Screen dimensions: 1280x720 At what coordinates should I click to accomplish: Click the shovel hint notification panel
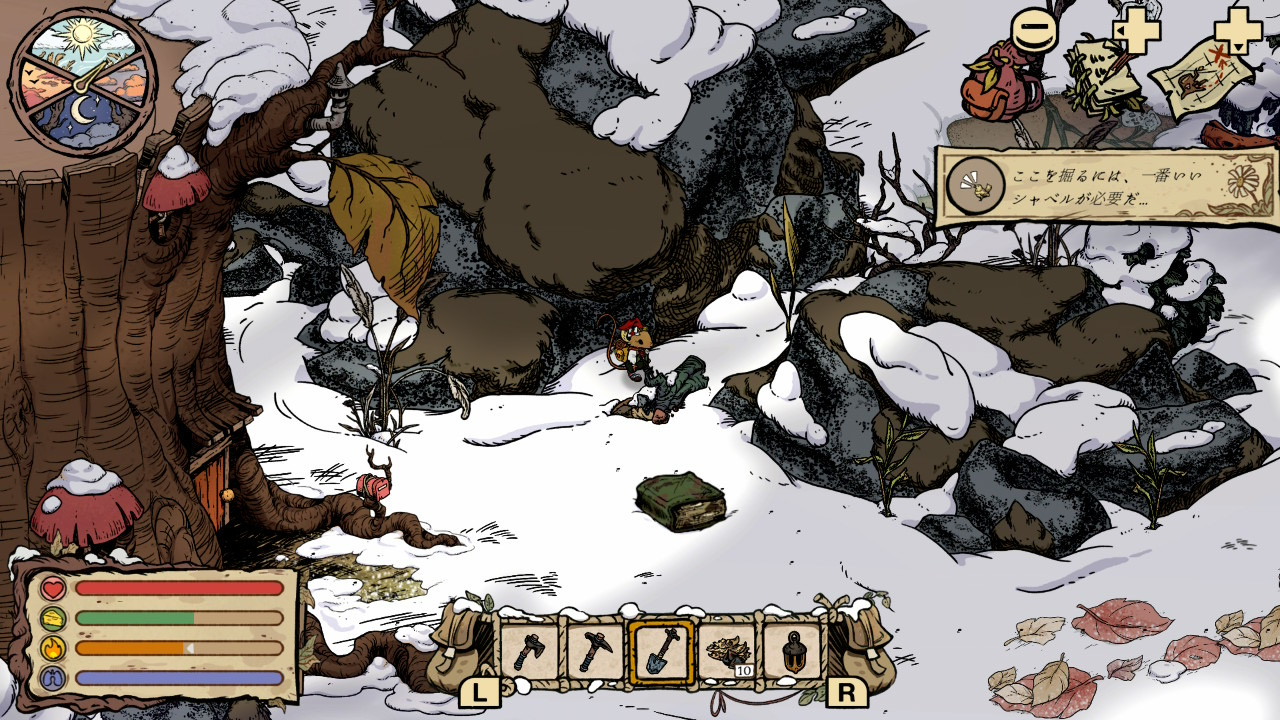click(1106, 187)
